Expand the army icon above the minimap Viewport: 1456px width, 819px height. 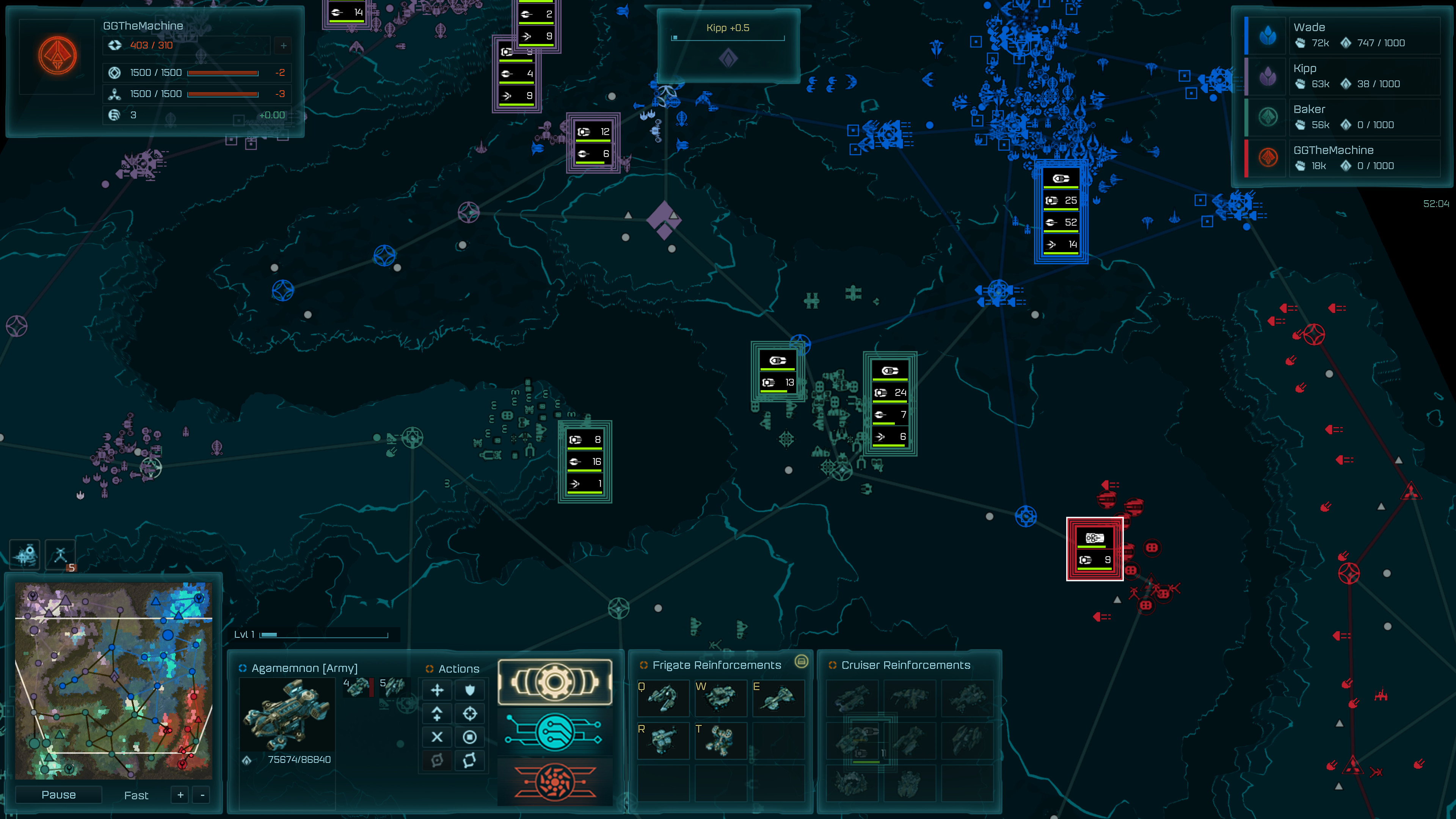coord(25,554)
